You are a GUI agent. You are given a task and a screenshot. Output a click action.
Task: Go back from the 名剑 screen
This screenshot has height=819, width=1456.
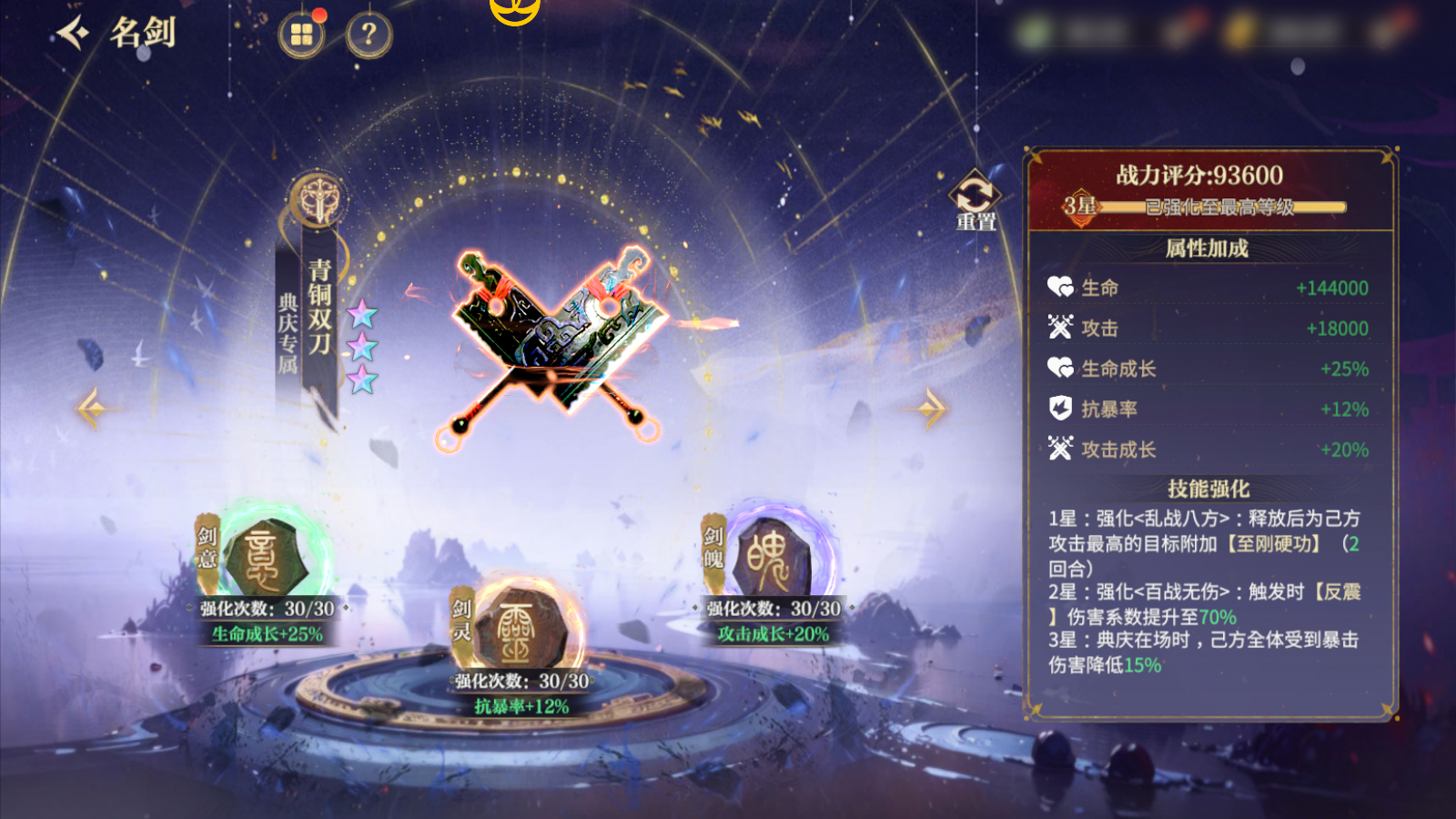(x=75, y=34)
